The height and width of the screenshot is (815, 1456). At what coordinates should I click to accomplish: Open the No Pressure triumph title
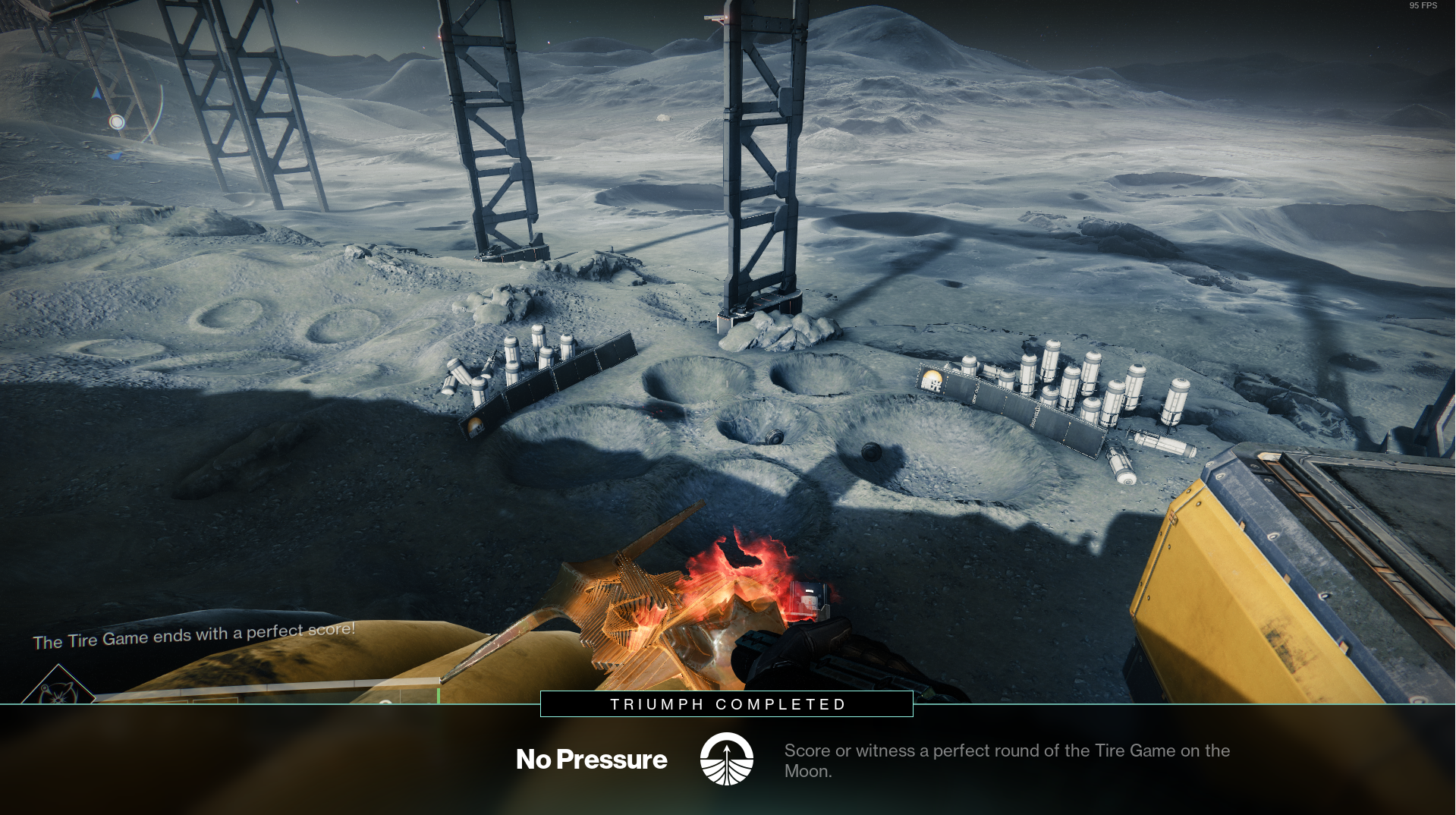click(x=591, y=760)
